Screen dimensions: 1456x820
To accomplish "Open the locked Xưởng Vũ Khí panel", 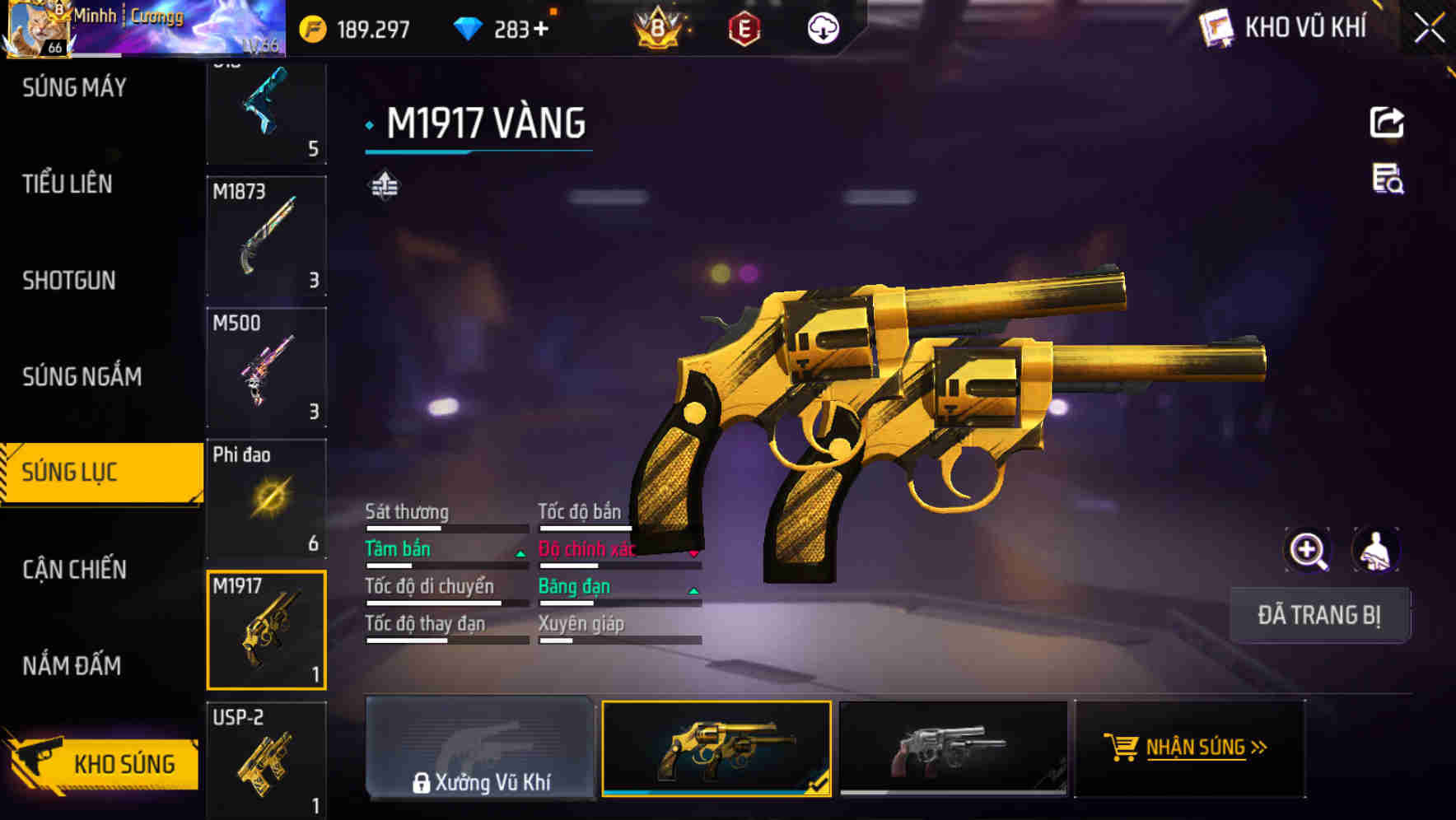I will [x=481, y=749].
